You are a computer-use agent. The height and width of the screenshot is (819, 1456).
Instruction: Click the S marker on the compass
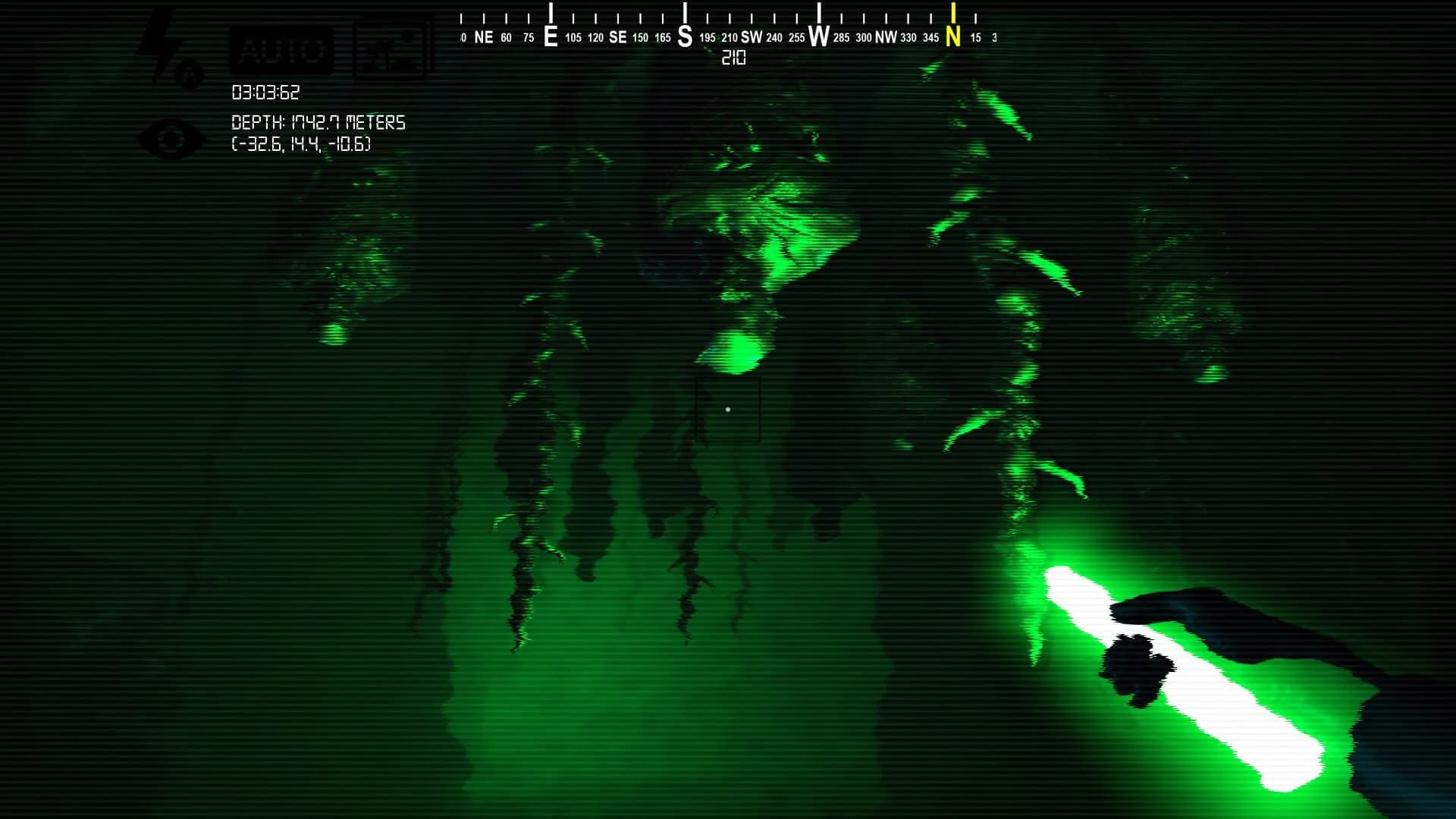pyautogui.click(x=685, y=35)
